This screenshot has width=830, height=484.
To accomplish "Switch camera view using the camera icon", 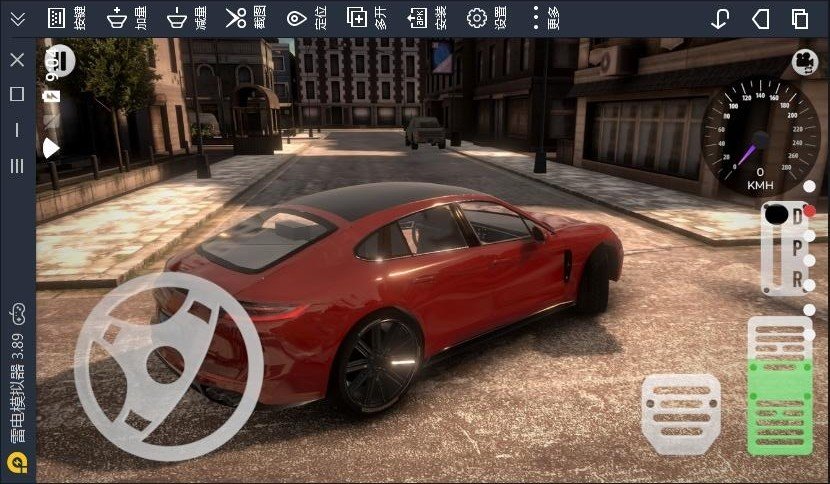I will (x=803, y=62).
